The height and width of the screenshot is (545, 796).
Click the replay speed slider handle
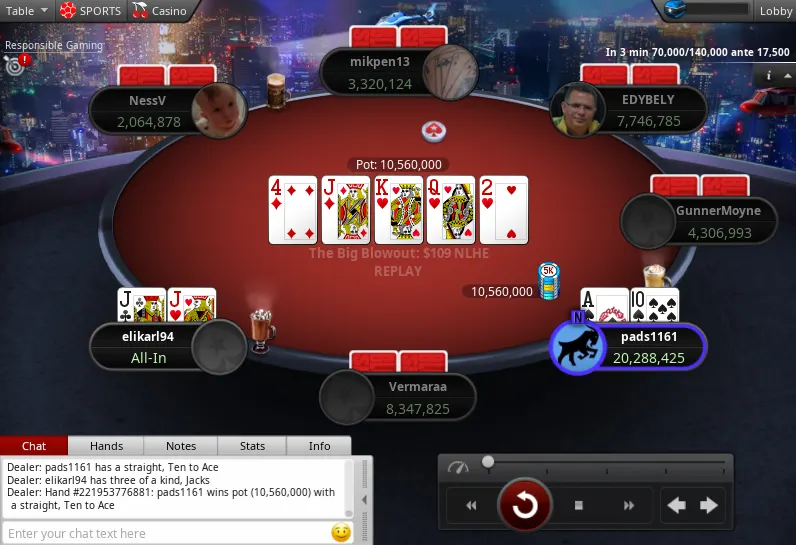coord(488,462)
